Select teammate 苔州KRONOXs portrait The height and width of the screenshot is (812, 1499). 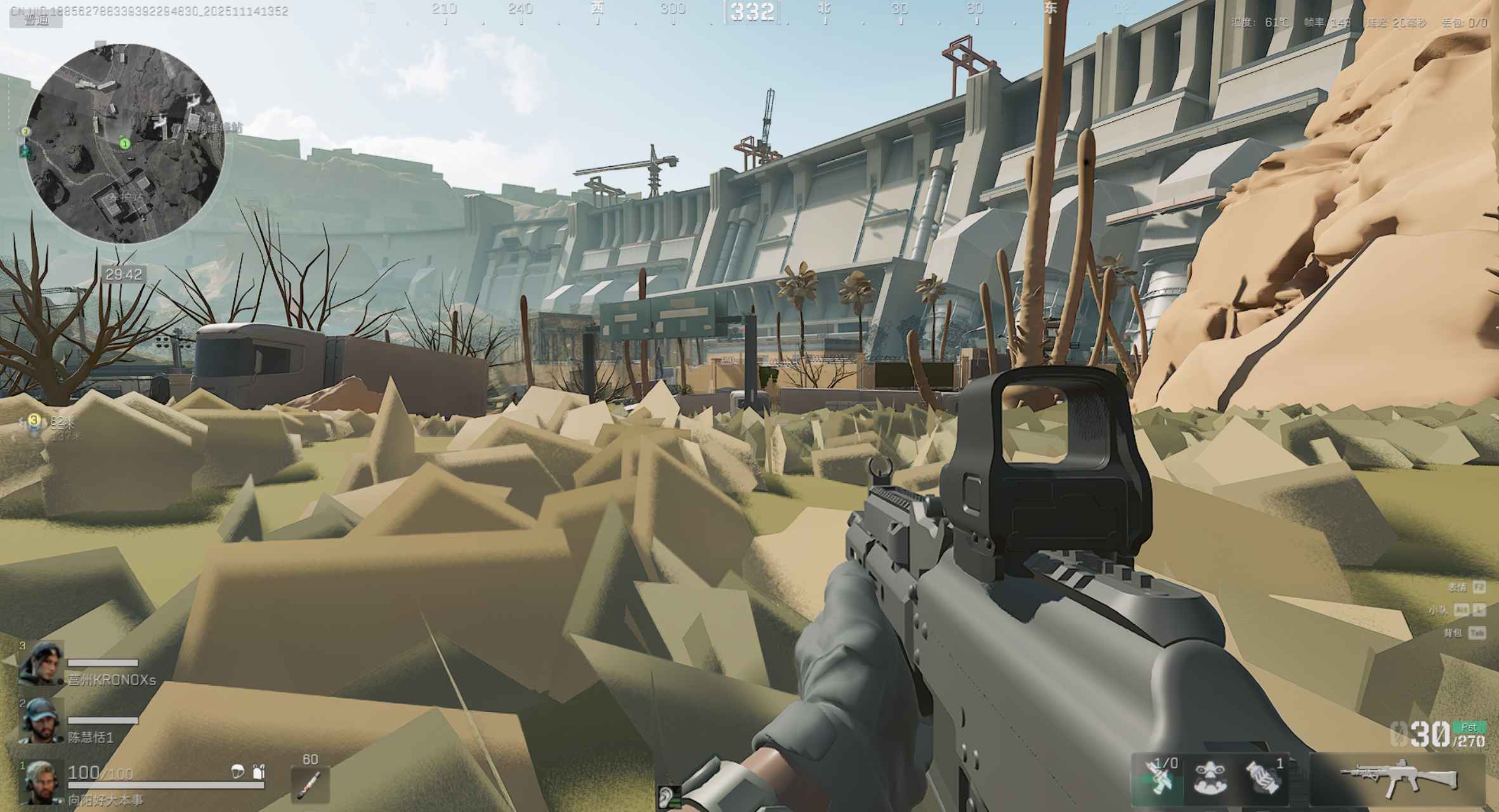coord(41,663)
